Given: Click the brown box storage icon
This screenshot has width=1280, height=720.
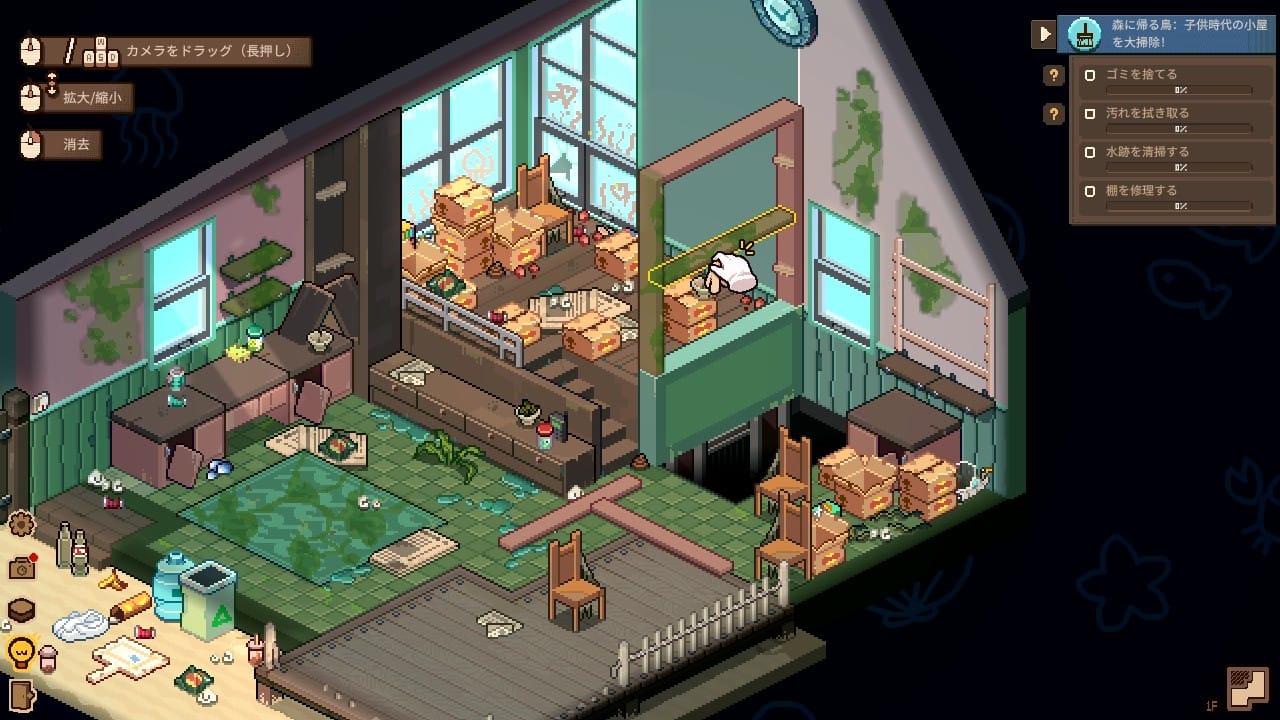Looking at the screenshot, I should tap(21, 610).
